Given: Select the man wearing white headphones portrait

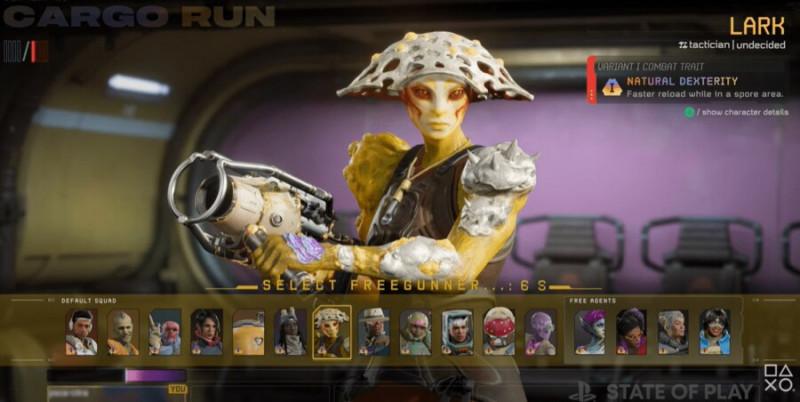Looking at the screenshot, I should pos(81,332).
